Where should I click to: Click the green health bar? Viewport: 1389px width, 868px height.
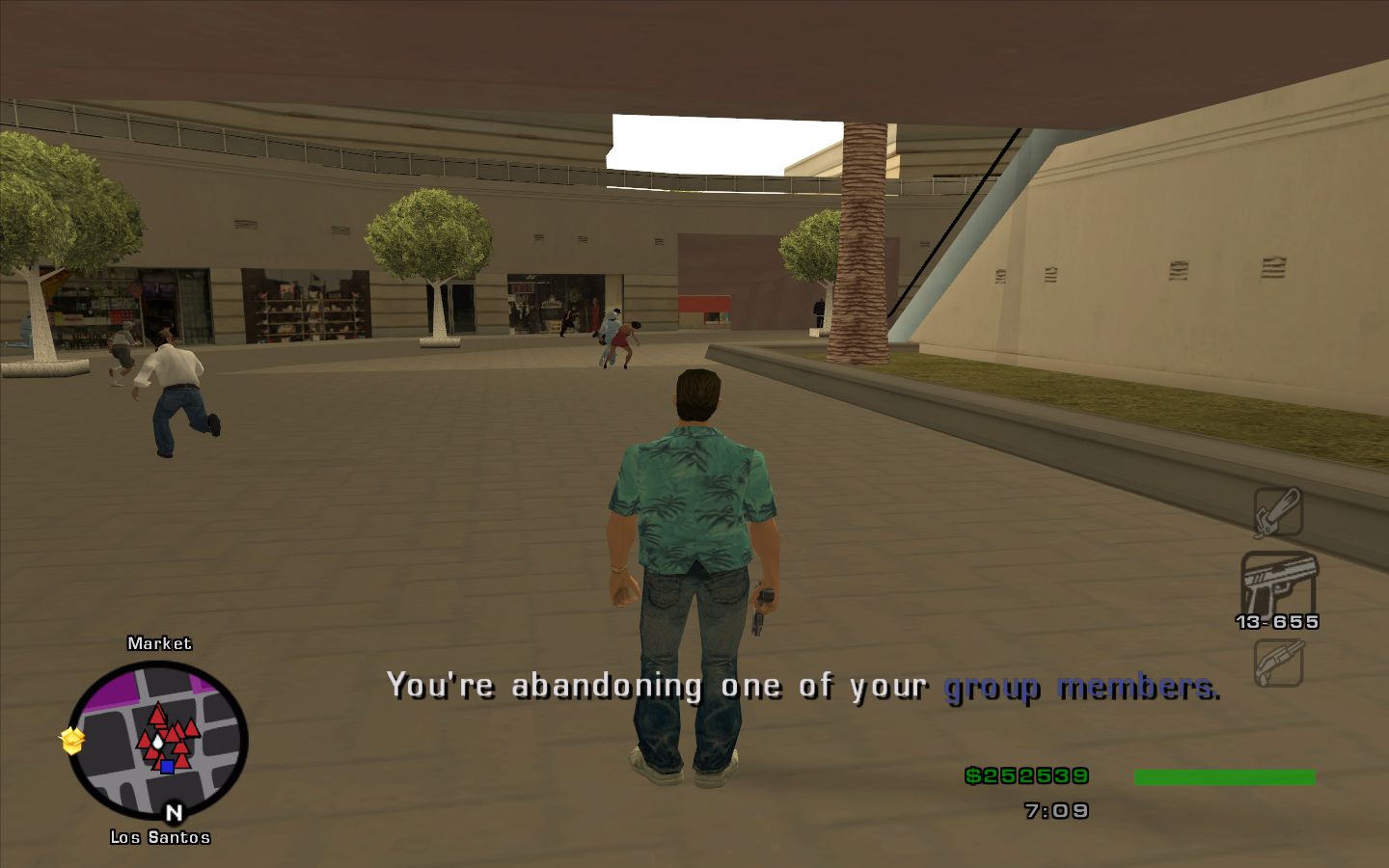(1227, 774)
